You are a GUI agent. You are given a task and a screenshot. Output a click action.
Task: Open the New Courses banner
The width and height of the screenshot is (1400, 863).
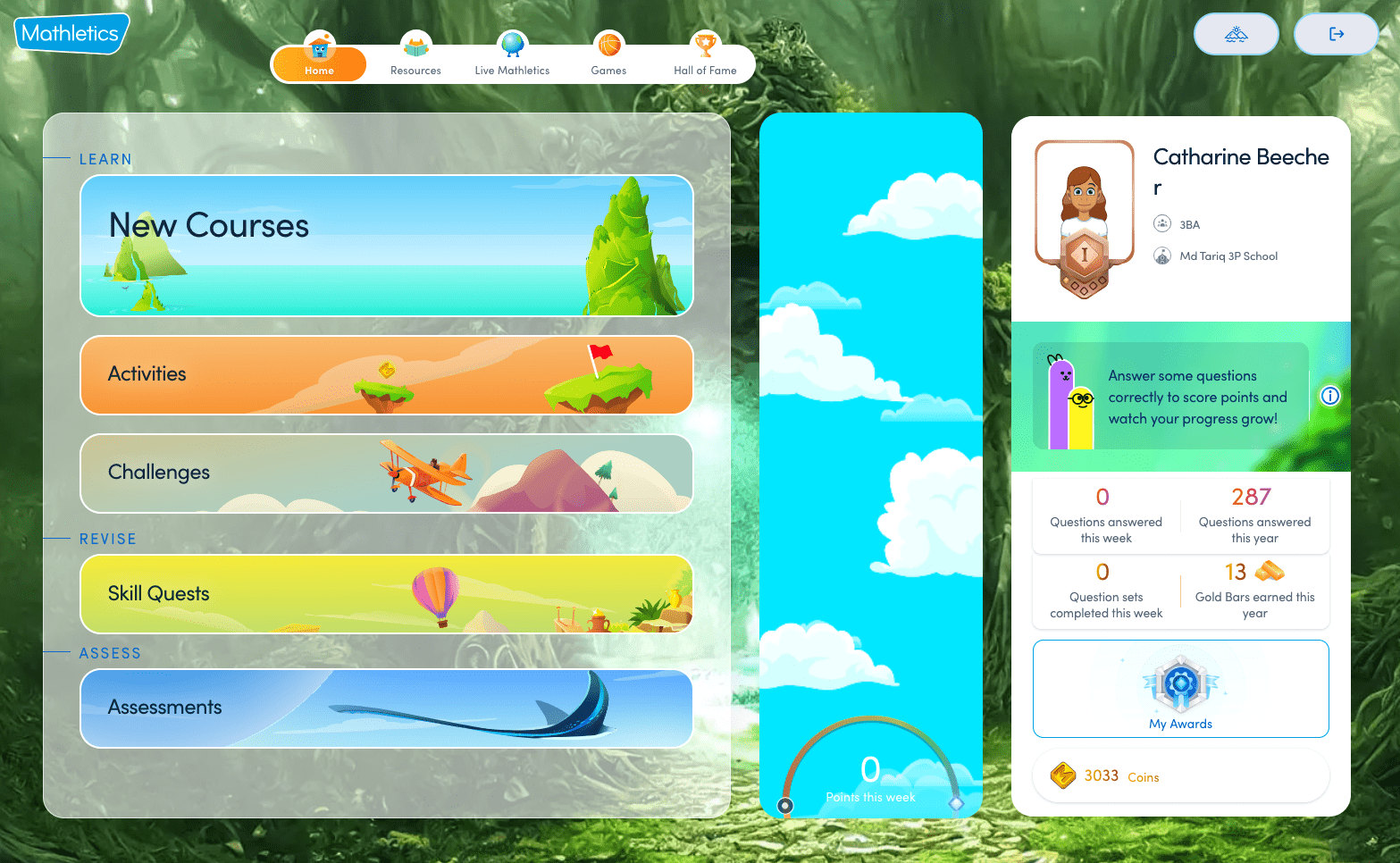(386, 246)
